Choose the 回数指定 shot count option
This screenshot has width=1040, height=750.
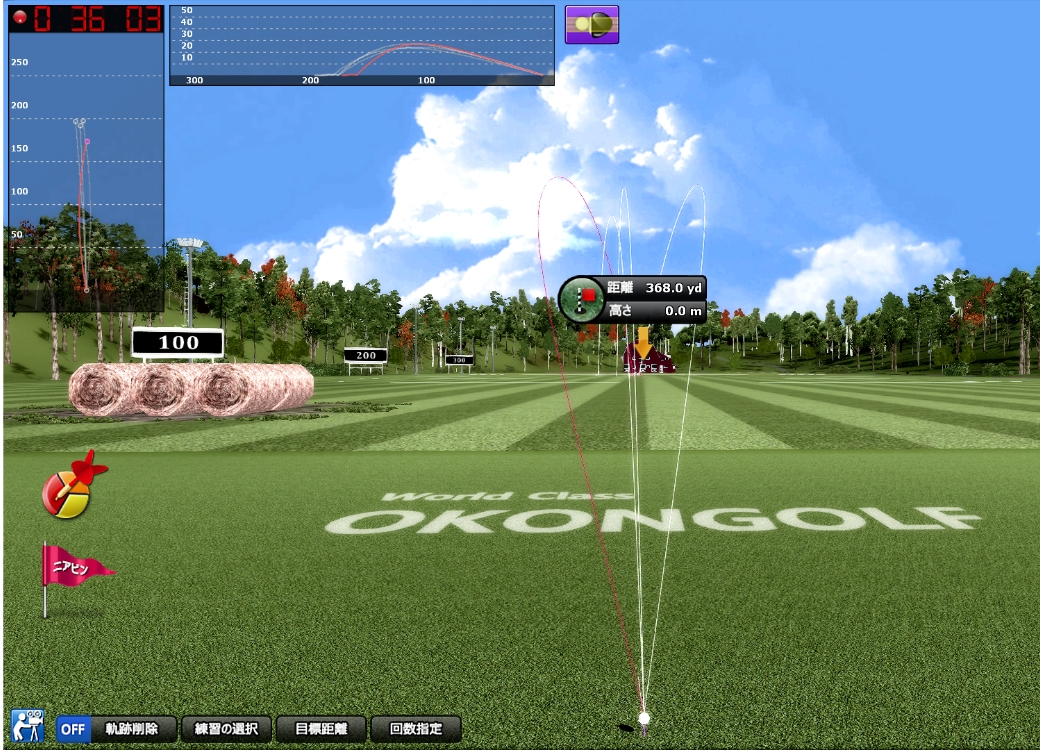[x=415, y=728]
